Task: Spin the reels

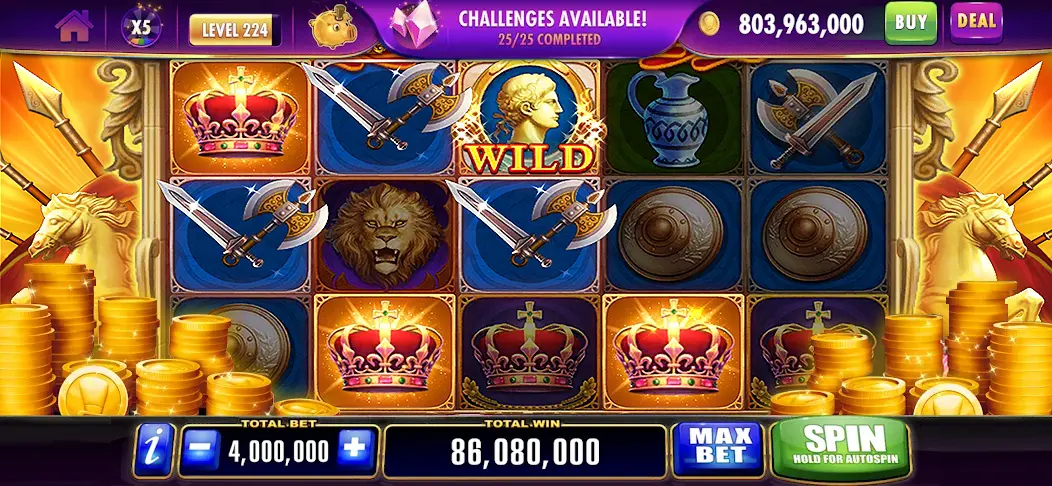Action: (840, 448)
